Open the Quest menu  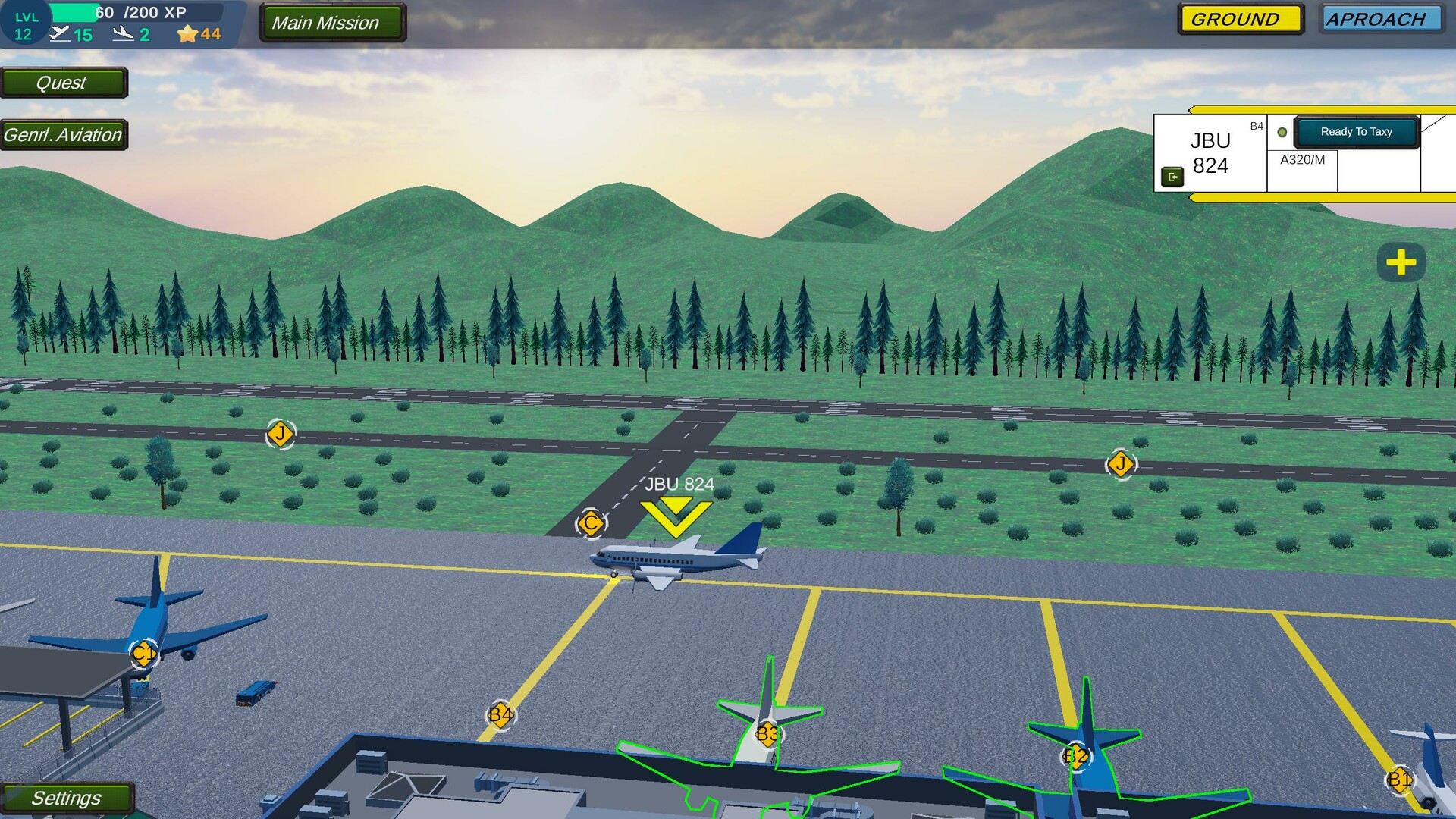tap(64, 83)
